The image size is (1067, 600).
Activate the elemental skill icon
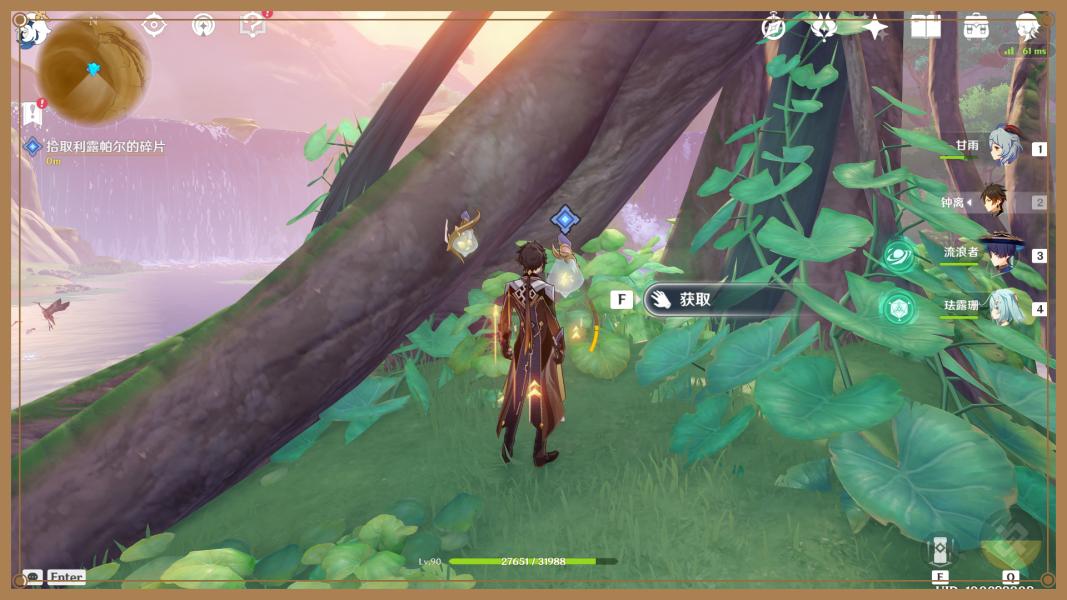coord(940,550)
